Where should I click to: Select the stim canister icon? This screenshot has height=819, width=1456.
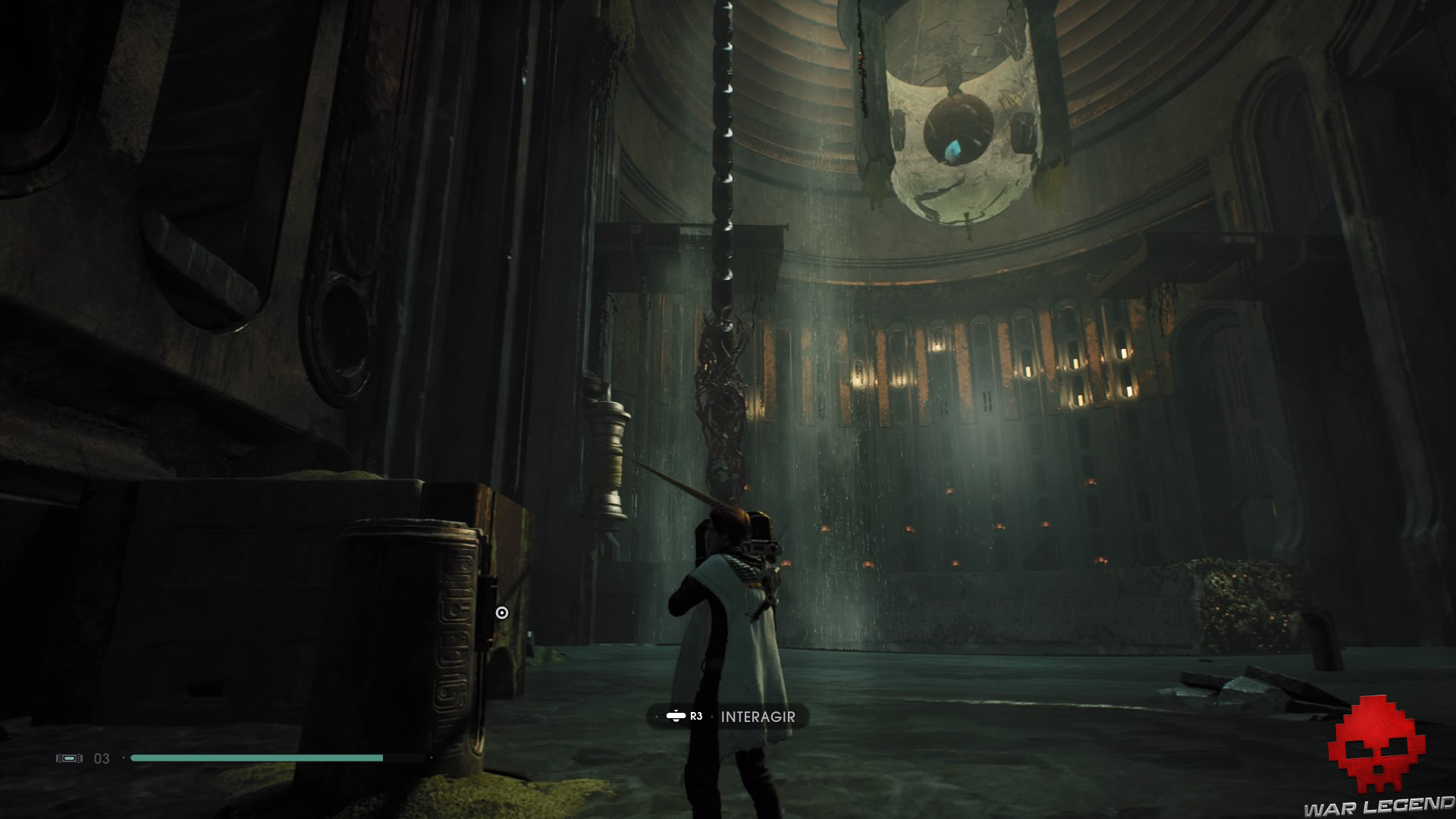point(69,758)
